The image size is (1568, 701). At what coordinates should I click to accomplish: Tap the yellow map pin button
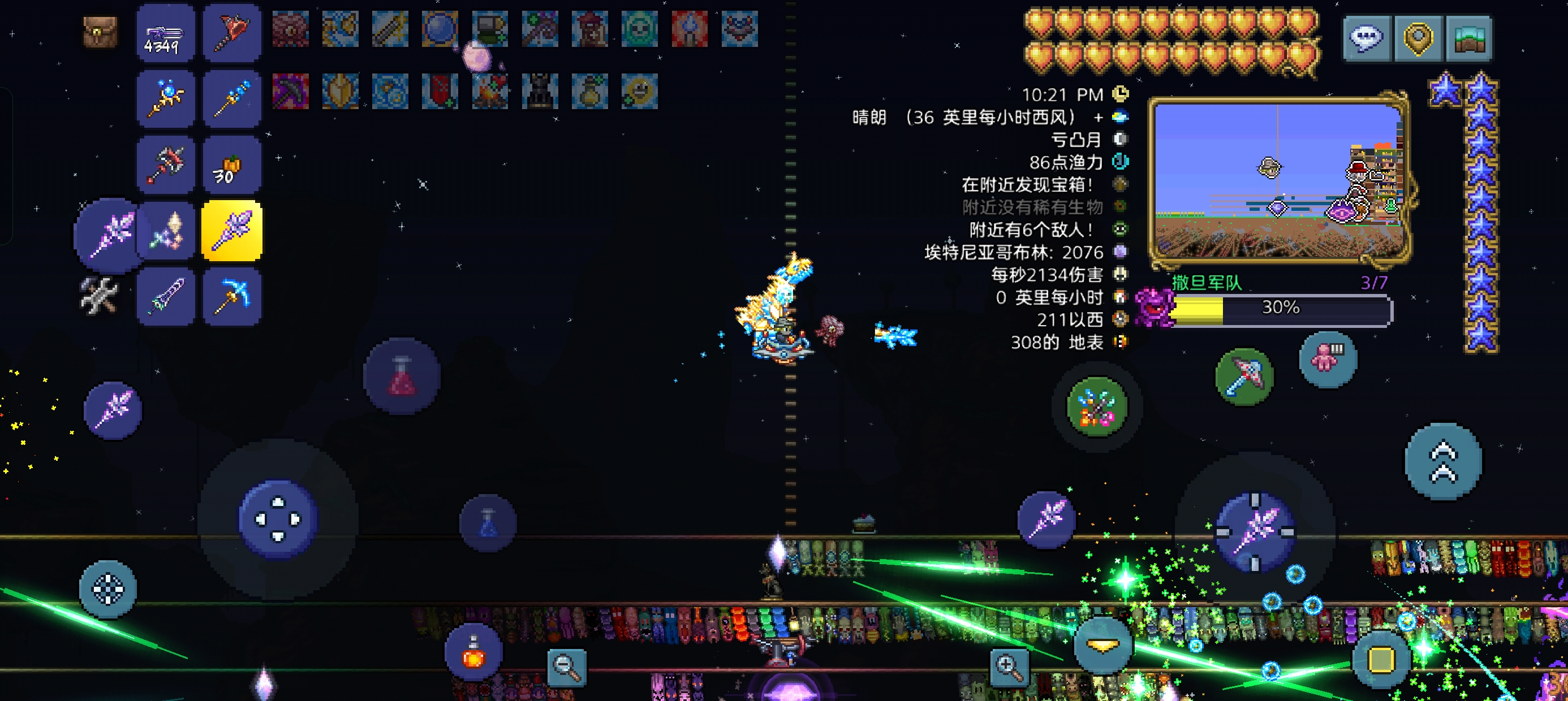[x=1418, y=38]
